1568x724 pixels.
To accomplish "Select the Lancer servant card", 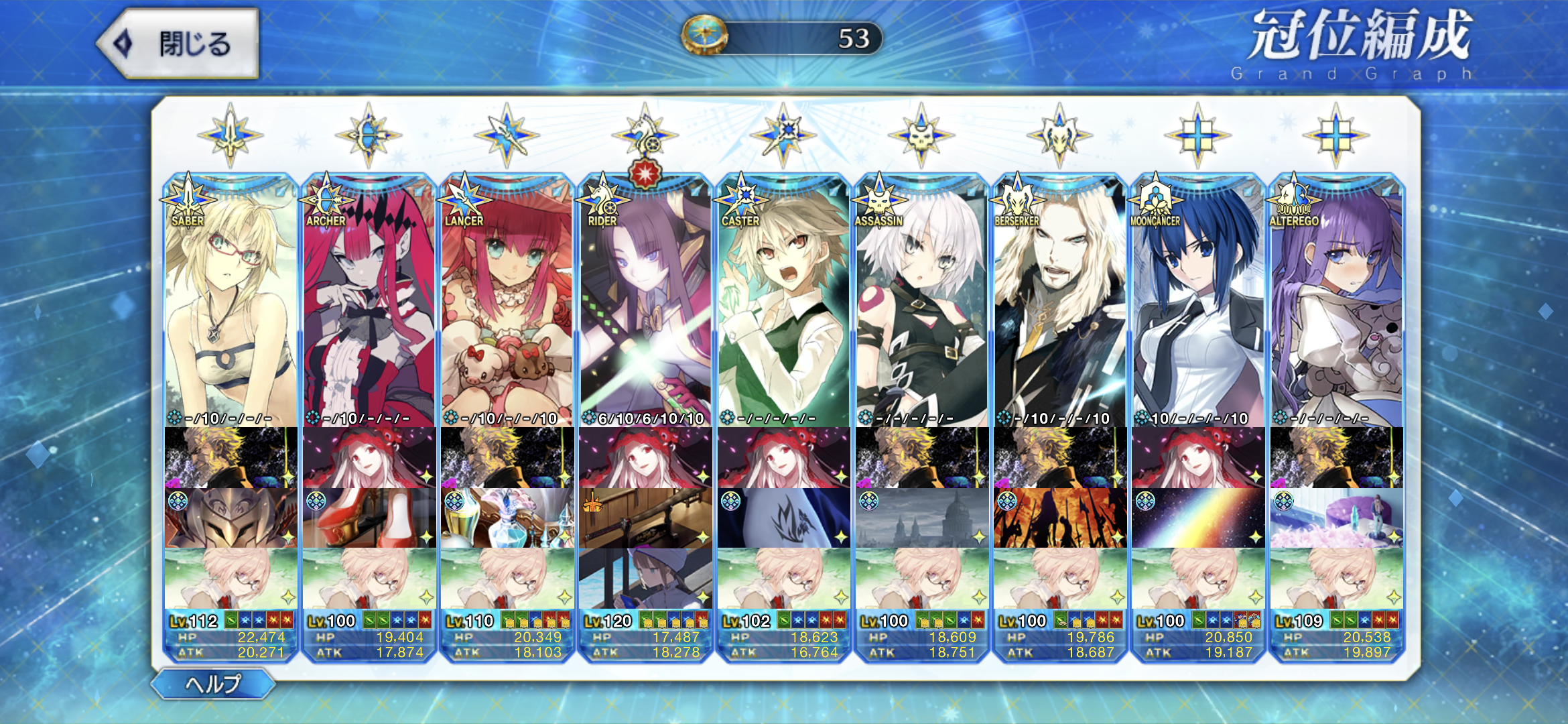I will [507, 302].
